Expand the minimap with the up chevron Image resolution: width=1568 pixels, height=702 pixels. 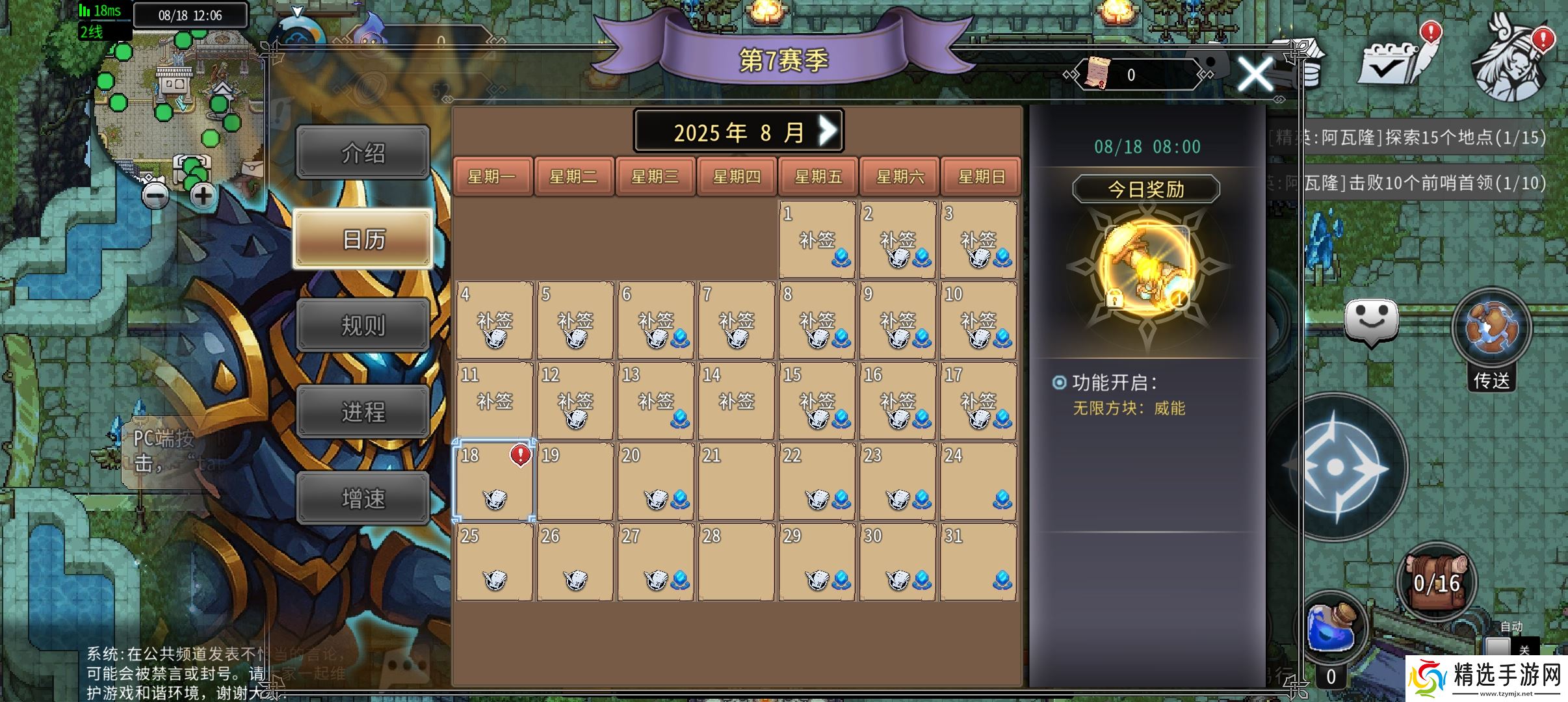tap(298, 11)
